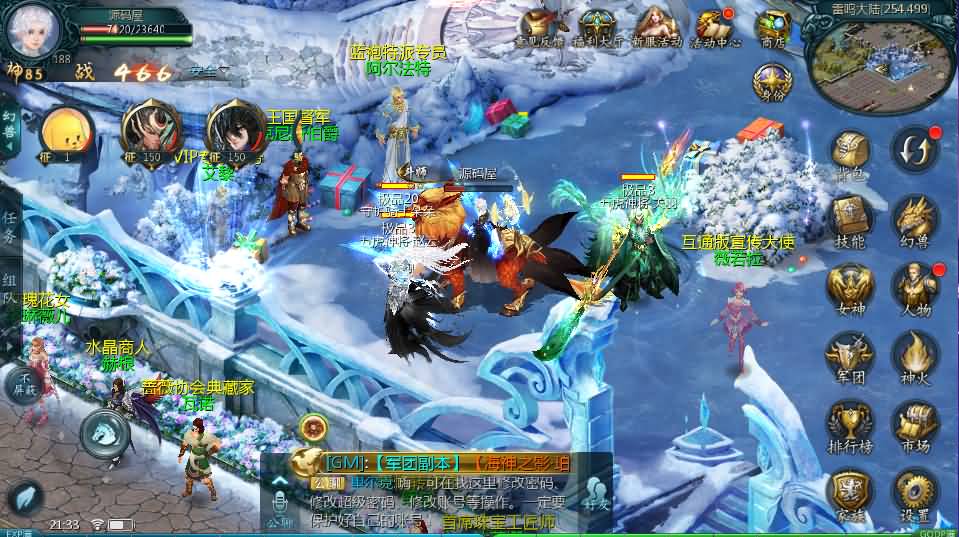Switch to the 任务 quest tab
This screenshot has width=959, height=537.
10,228
